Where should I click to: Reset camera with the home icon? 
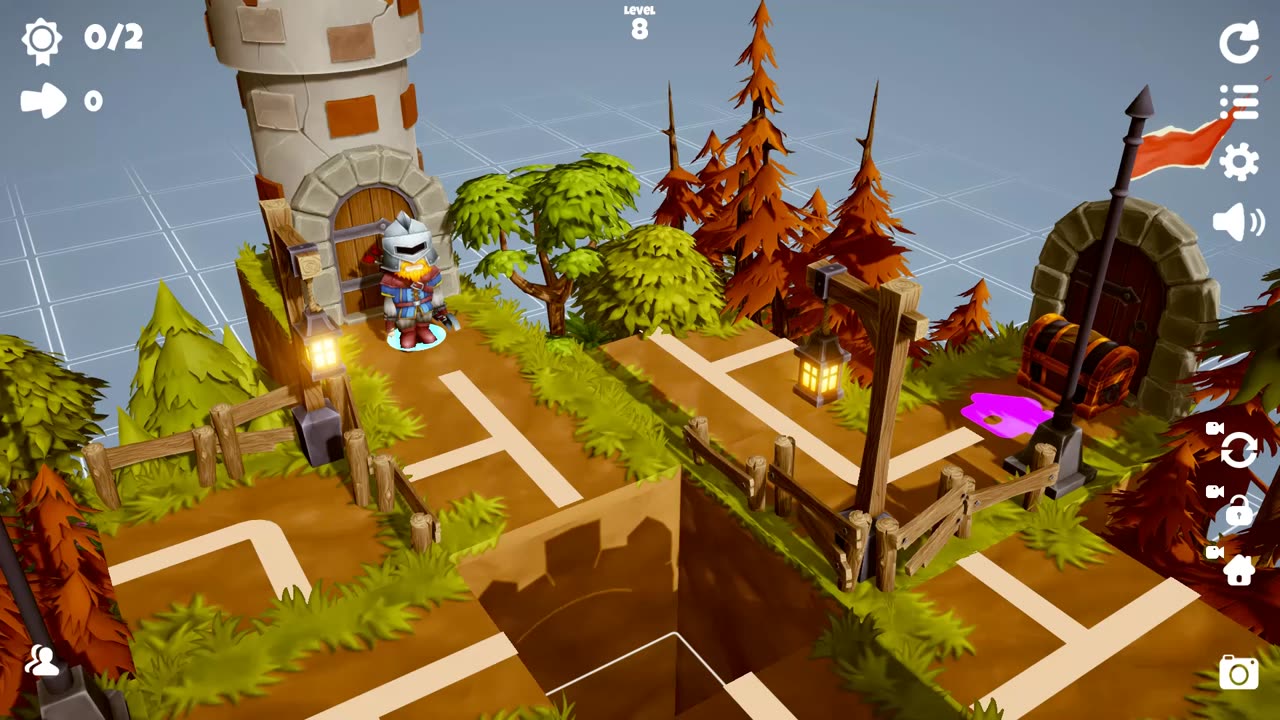(x=1239, y=570)
